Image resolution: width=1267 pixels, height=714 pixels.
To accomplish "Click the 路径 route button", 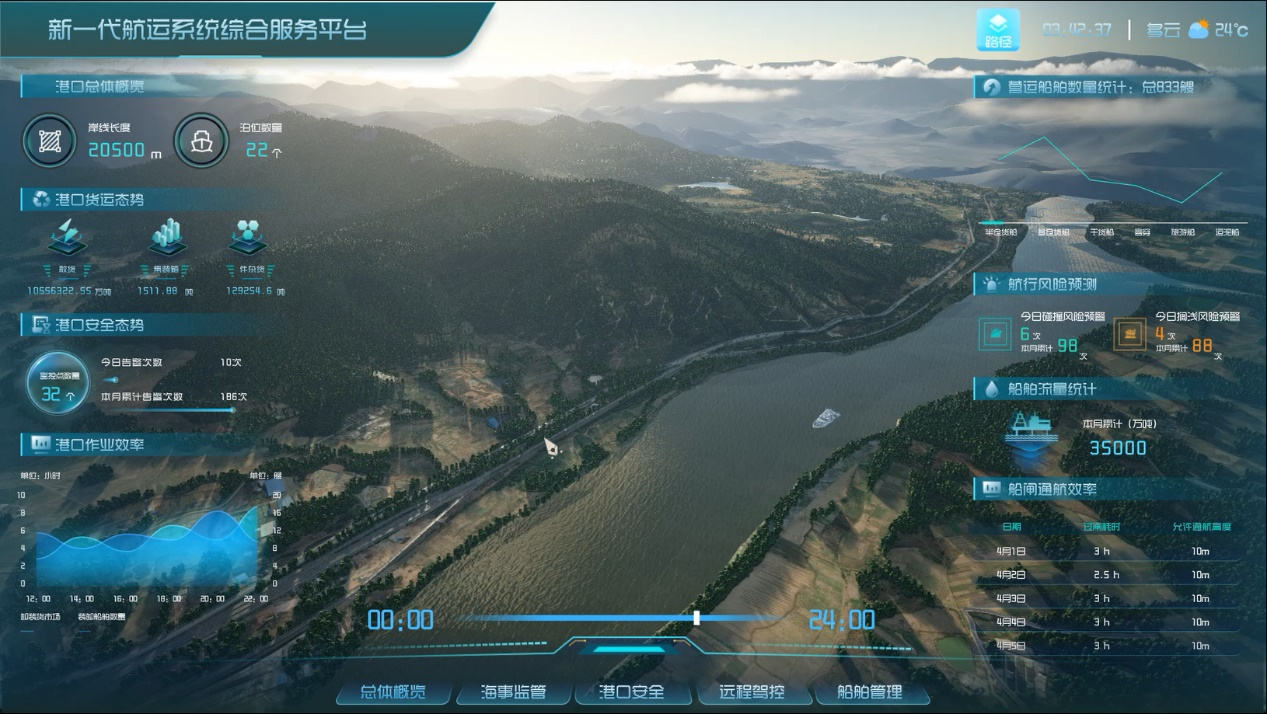I will point(998,30).
